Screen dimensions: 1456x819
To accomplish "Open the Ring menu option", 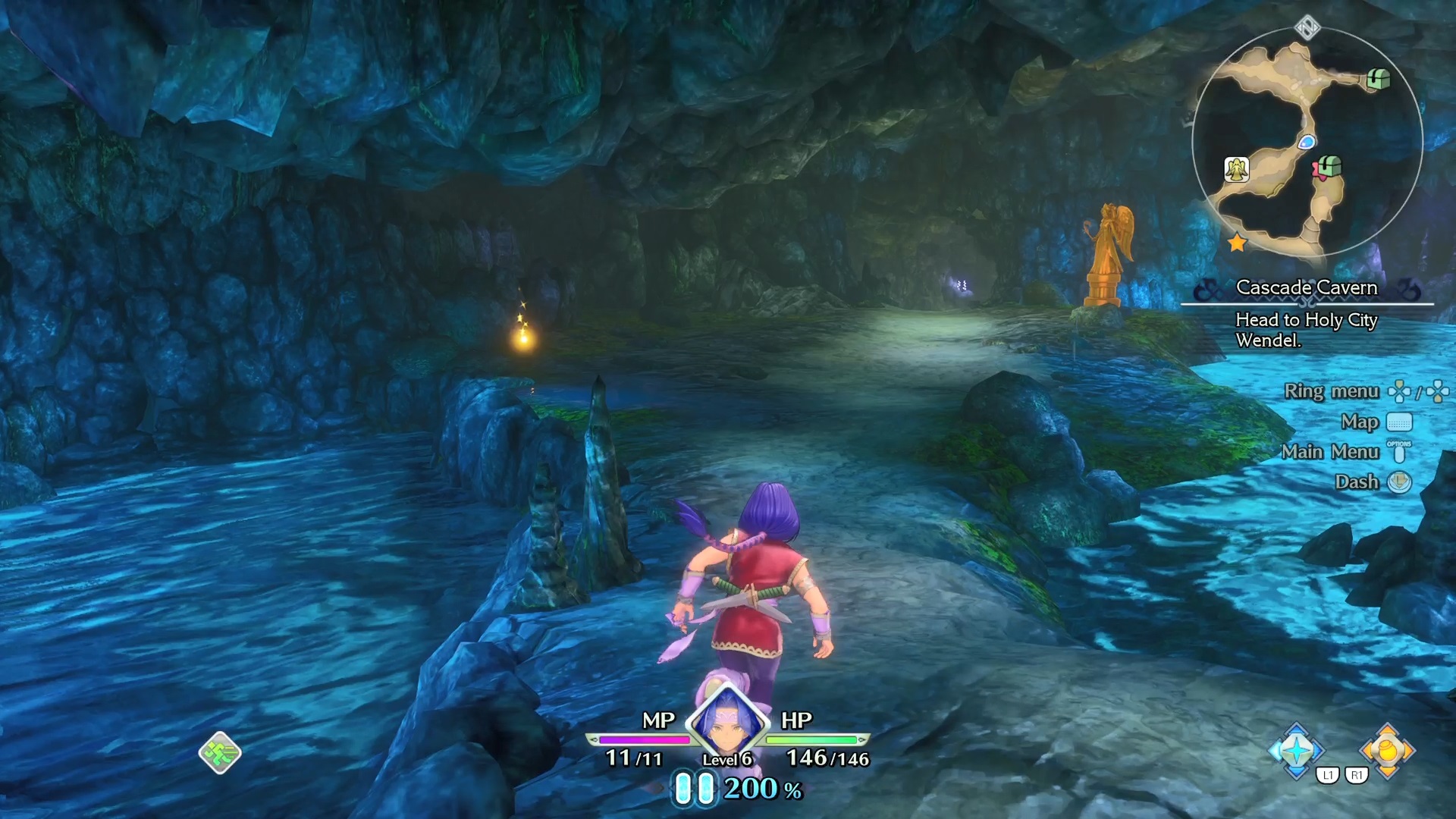I will point(1331,391).
